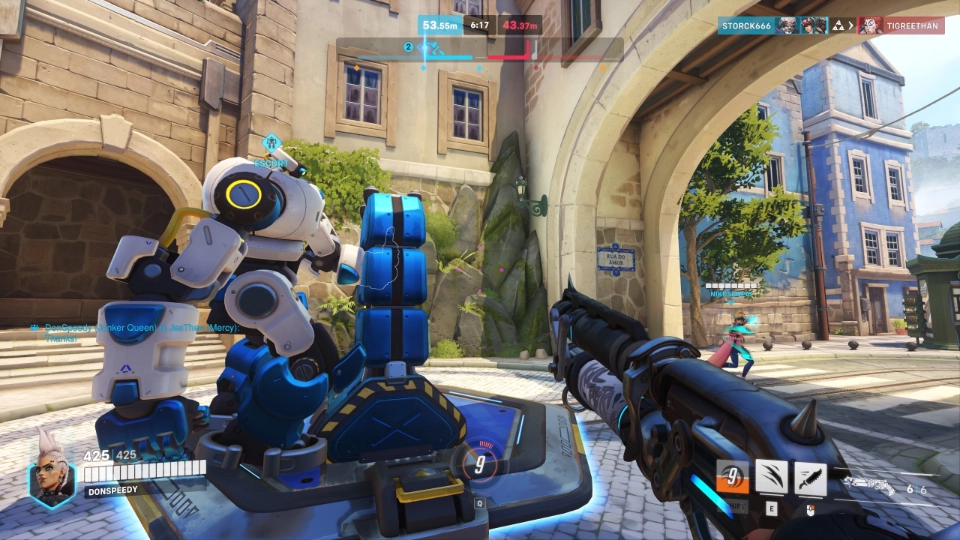
Task: Select the Escort objective marker above the robot
Action: 273,149
